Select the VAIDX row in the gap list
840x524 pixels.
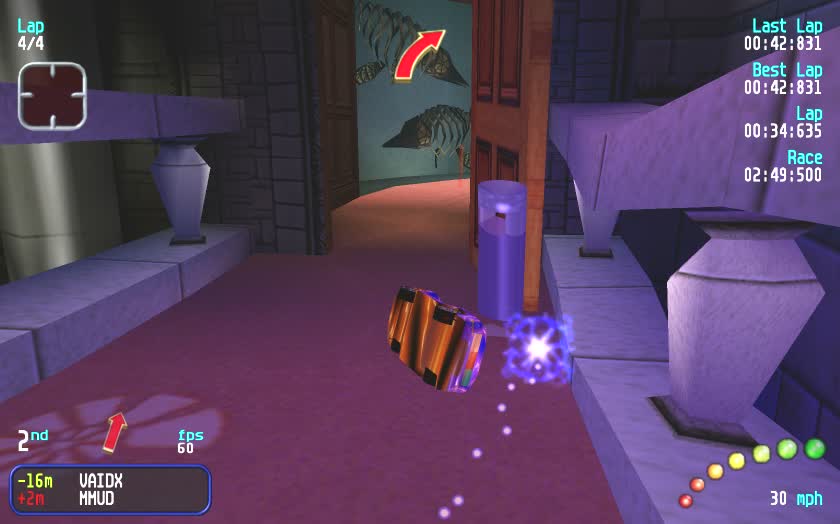pyautogui.click(x=110, y=481)
